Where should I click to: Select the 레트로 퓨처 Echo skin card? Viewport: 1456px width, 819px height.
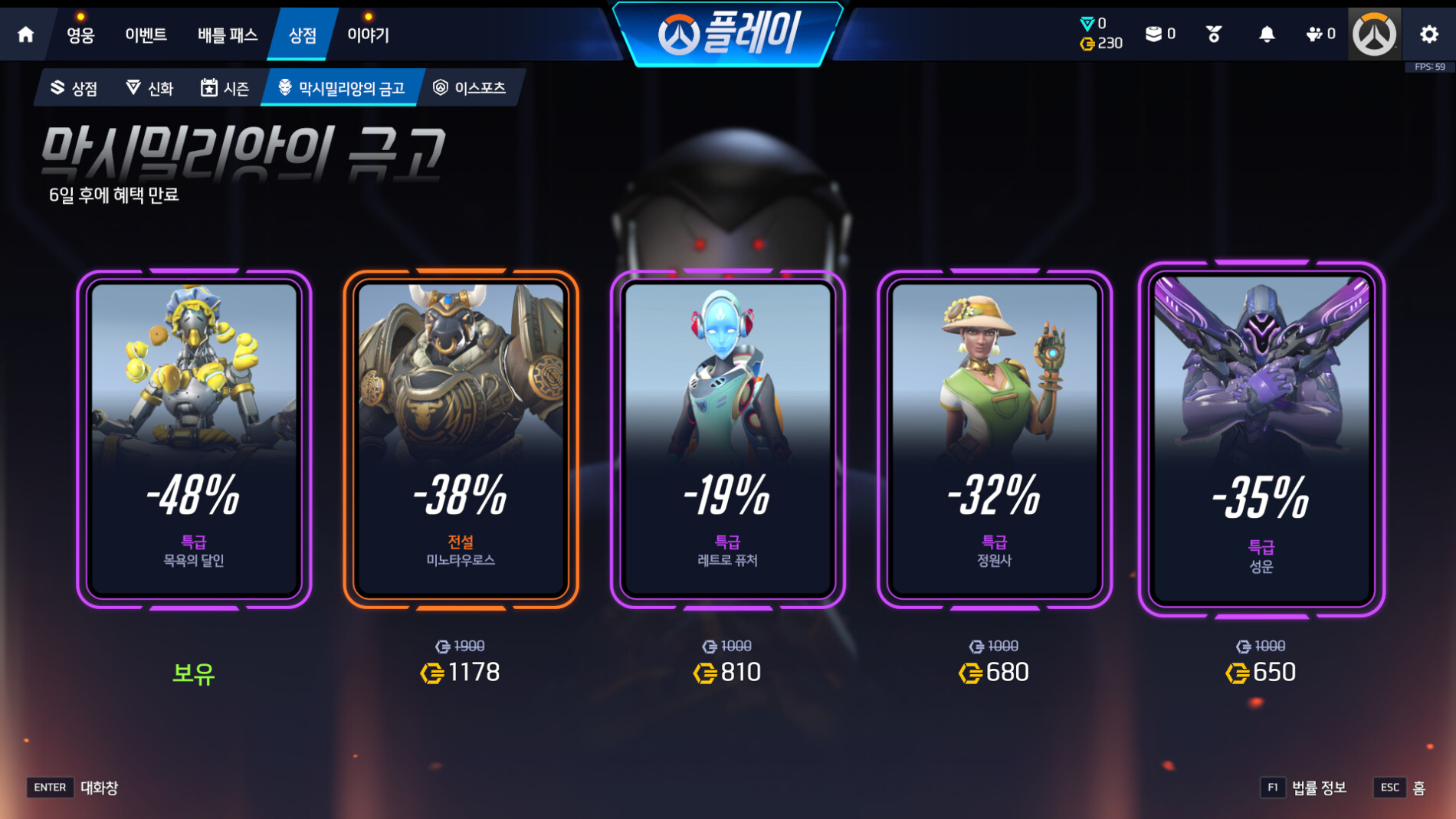(x=727, y=439)
